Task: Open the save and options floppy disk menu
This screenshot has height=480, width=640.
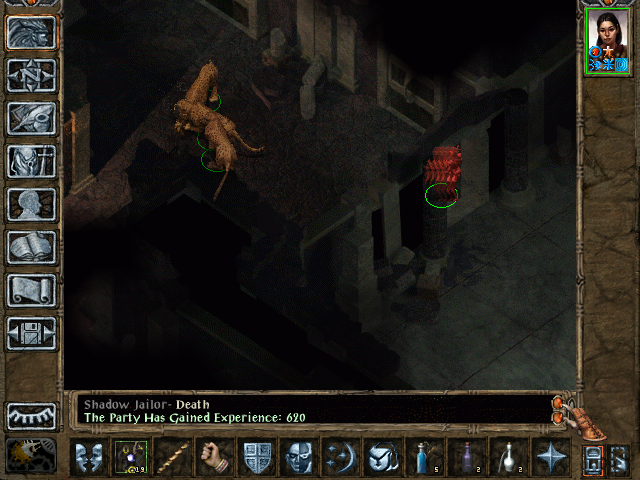Action: point(31,333)
